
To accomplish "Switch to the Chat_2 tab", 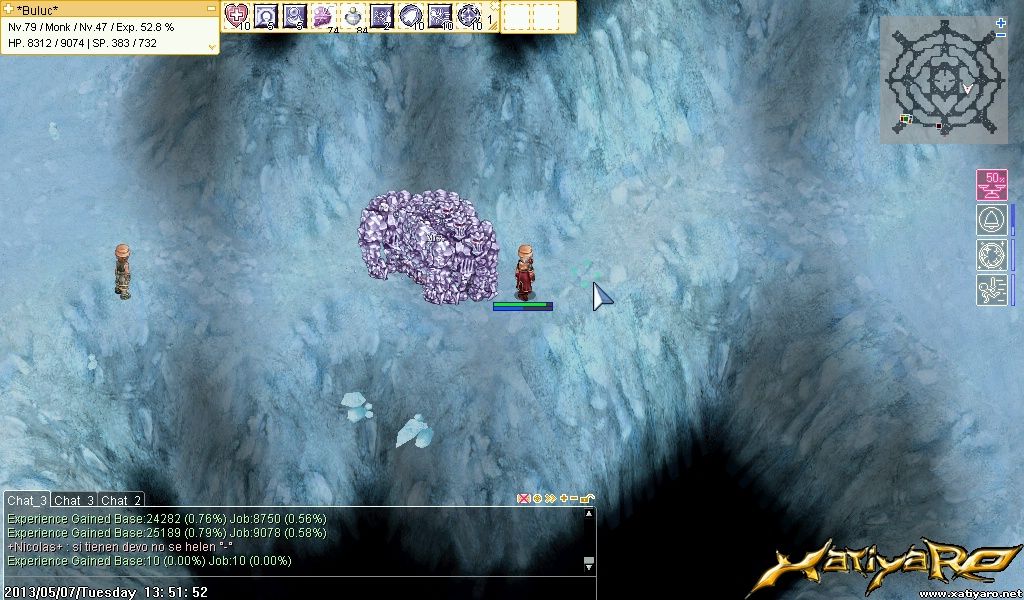I will [x=121, y=500].
